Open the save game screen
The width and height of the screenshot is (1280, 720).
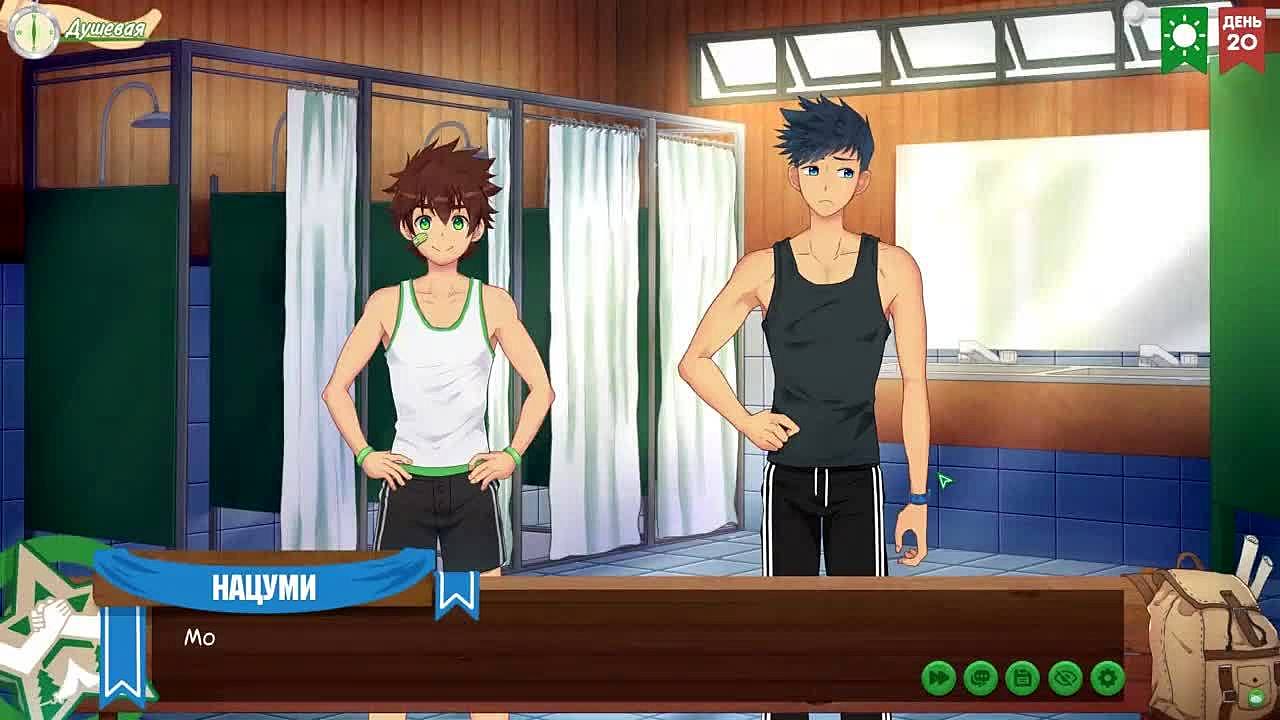point(1022,678)
